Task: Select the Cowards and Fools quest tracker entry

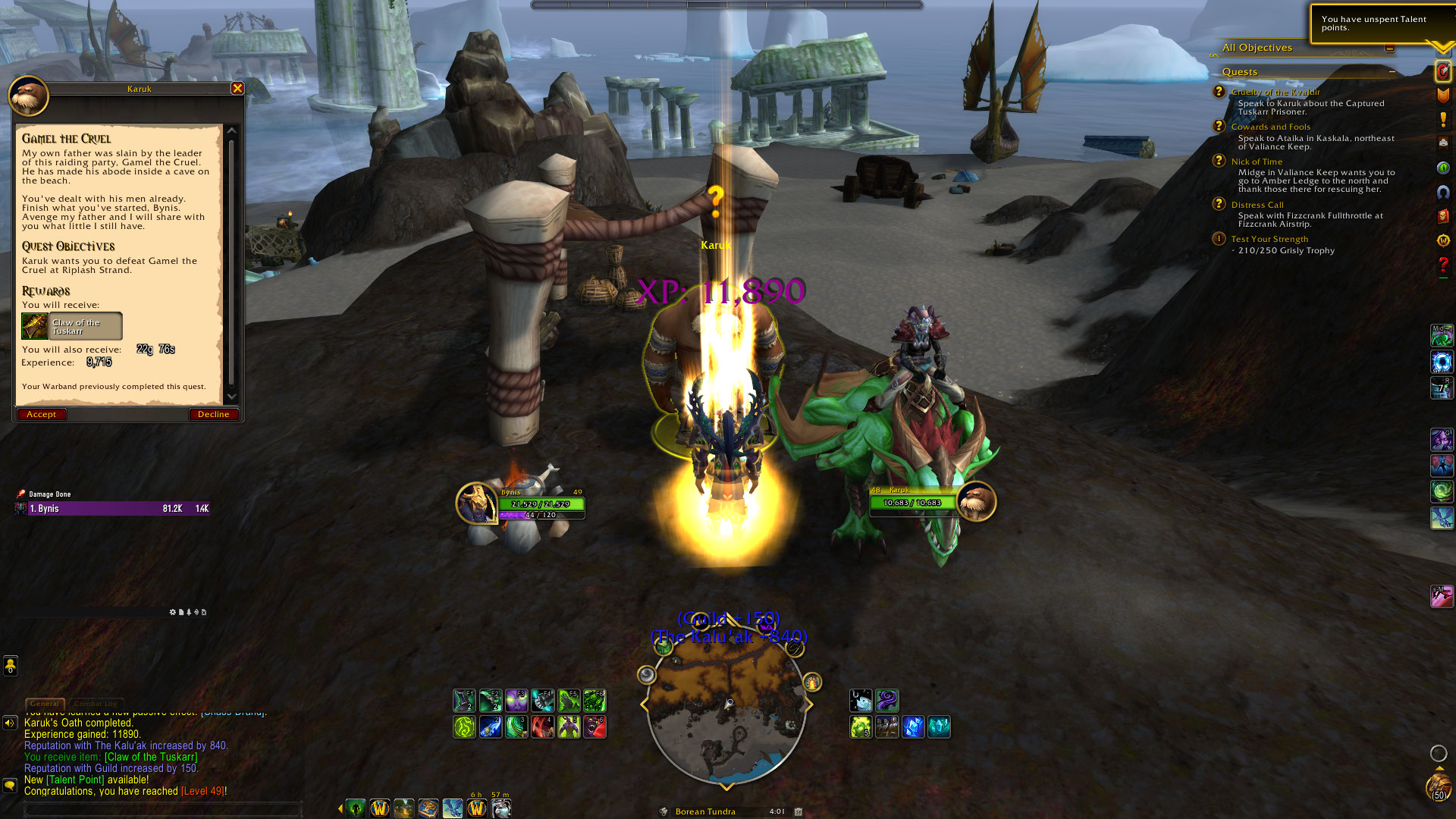Action: [1270, 127]
